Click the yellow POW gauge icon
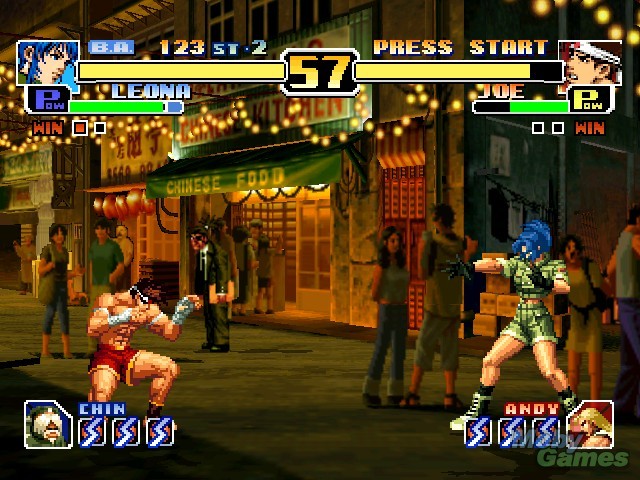Viewport: 640px width, 480px height. click(591, 101)
